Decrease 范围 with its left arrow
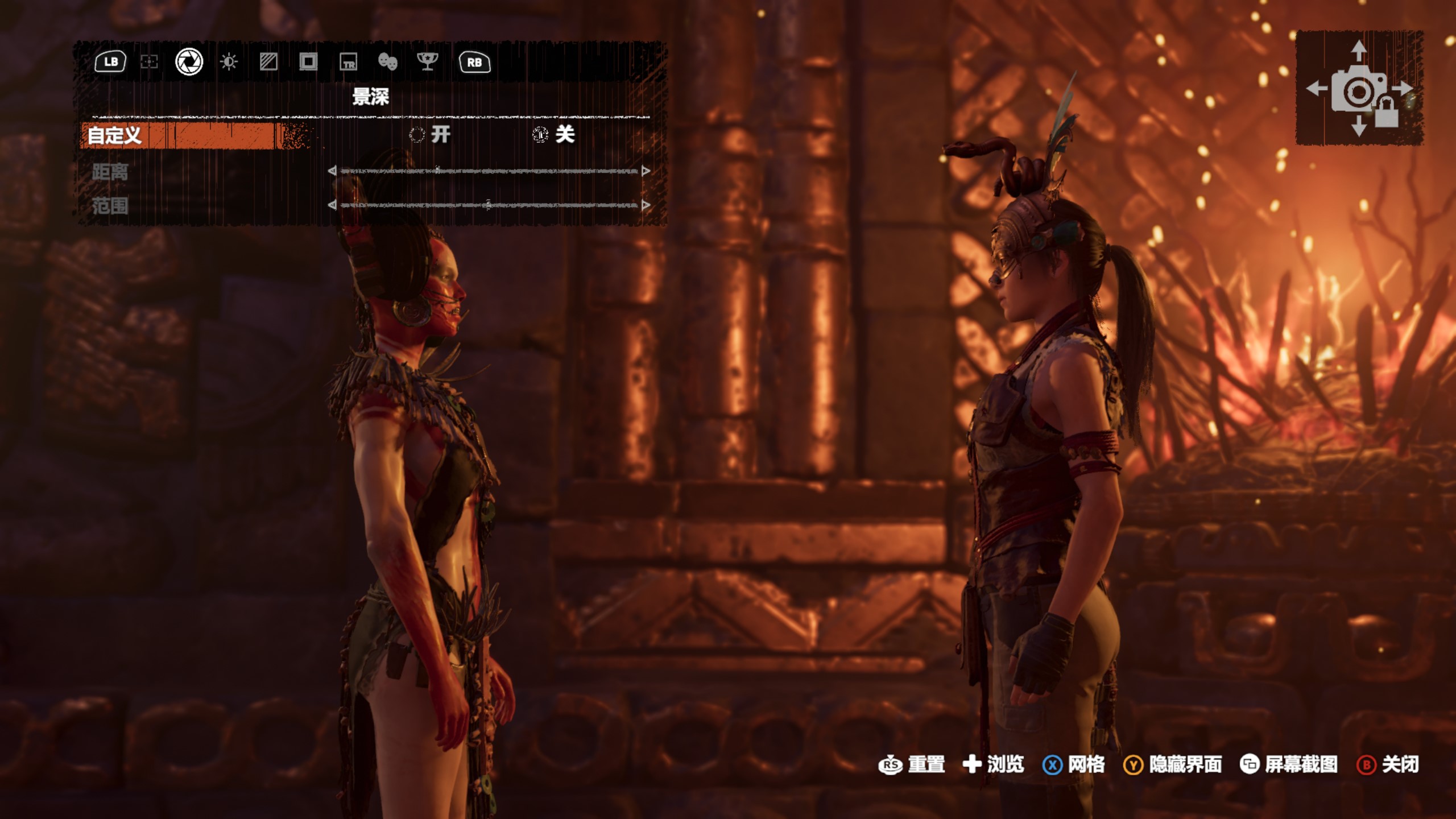 (x=332, y=205)
